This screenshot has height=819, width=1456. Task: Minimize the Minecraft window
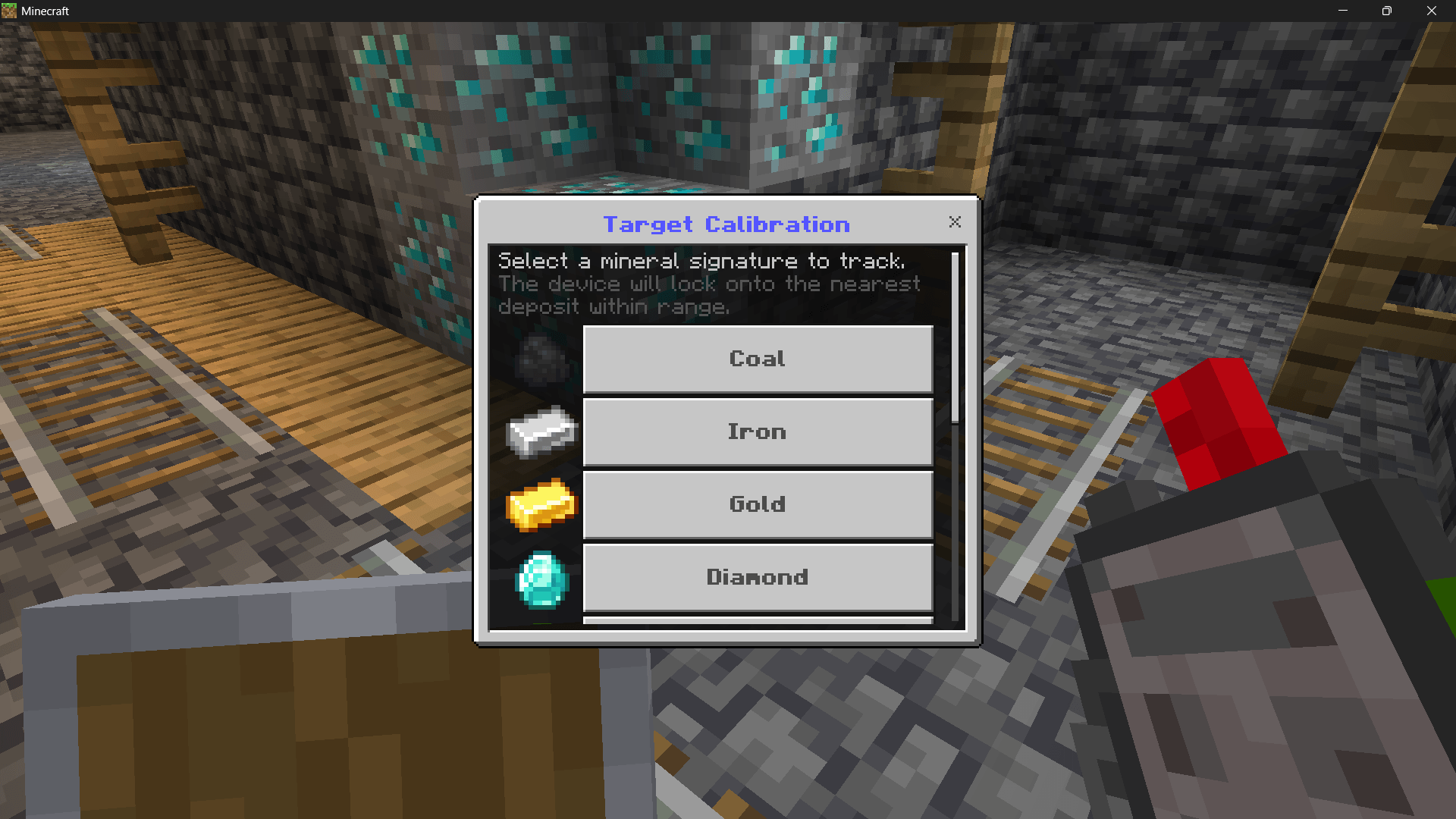pos(1342,11)
